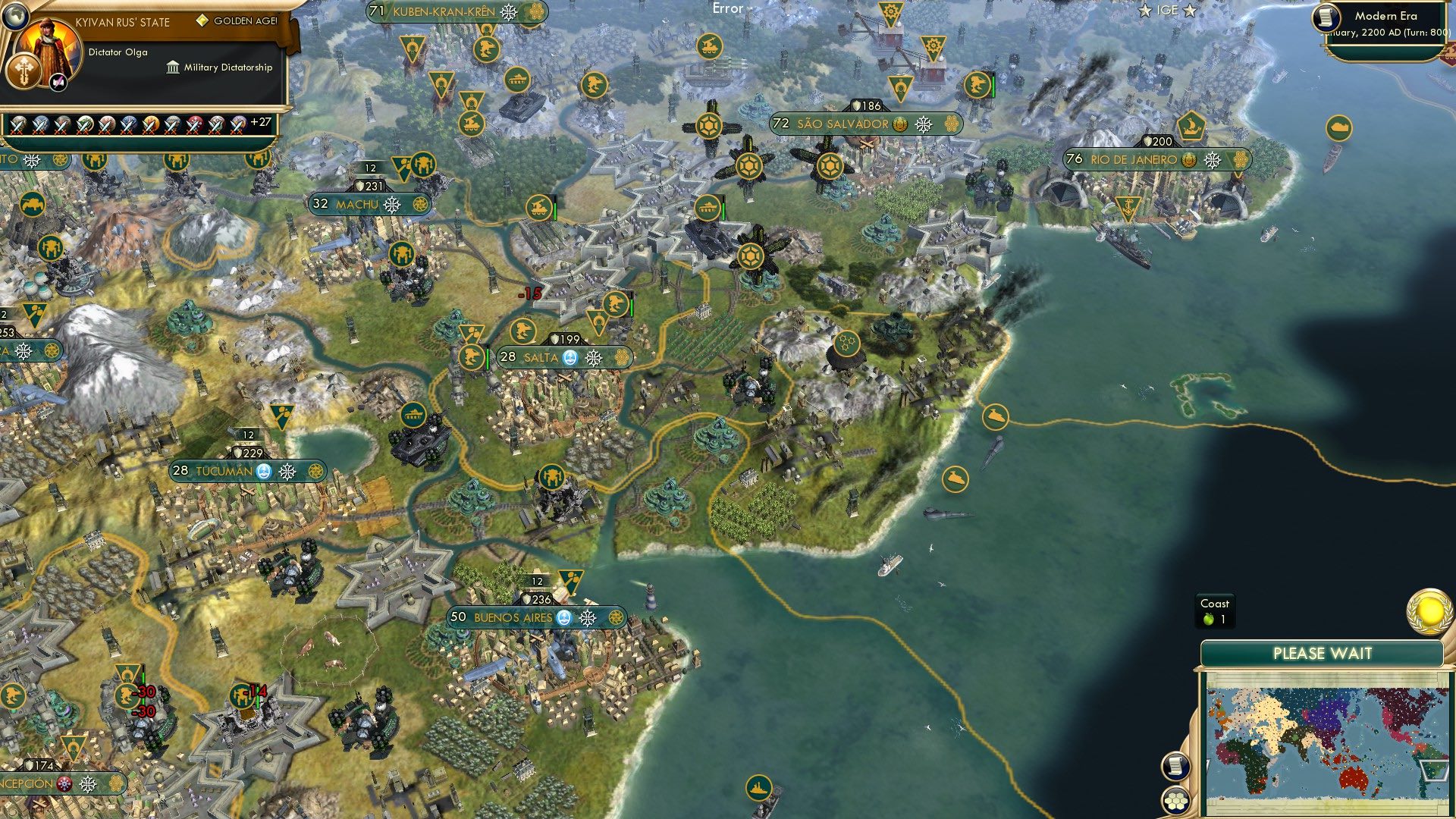Select the Orthodox cross religion icon on Olga's portrait
Image resolution: width=1456 pixels, height=819 pixels.
(24, 72)
